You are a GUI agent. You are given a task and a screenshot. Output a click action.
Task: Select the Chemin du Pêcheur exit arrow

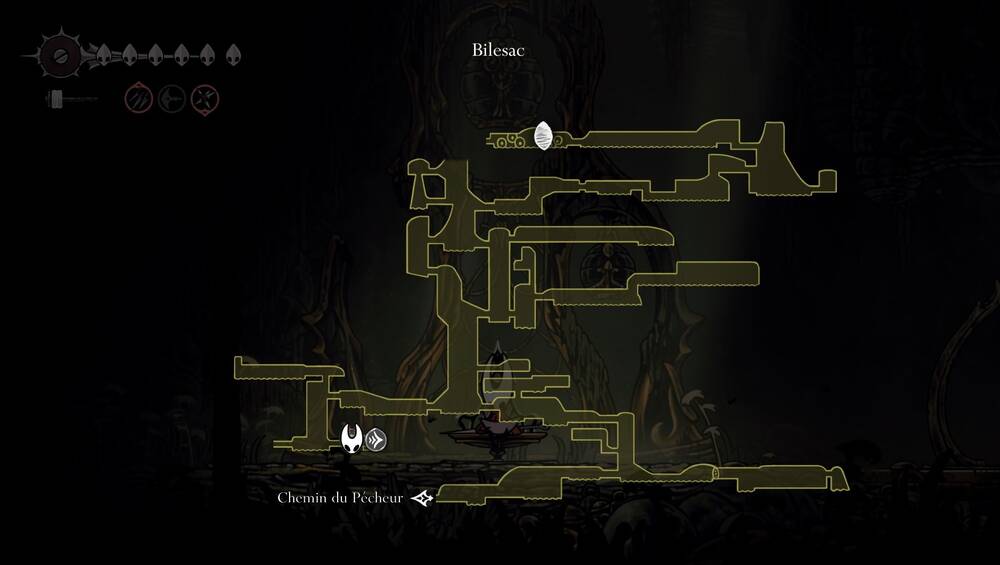click(x=423, y=498)
